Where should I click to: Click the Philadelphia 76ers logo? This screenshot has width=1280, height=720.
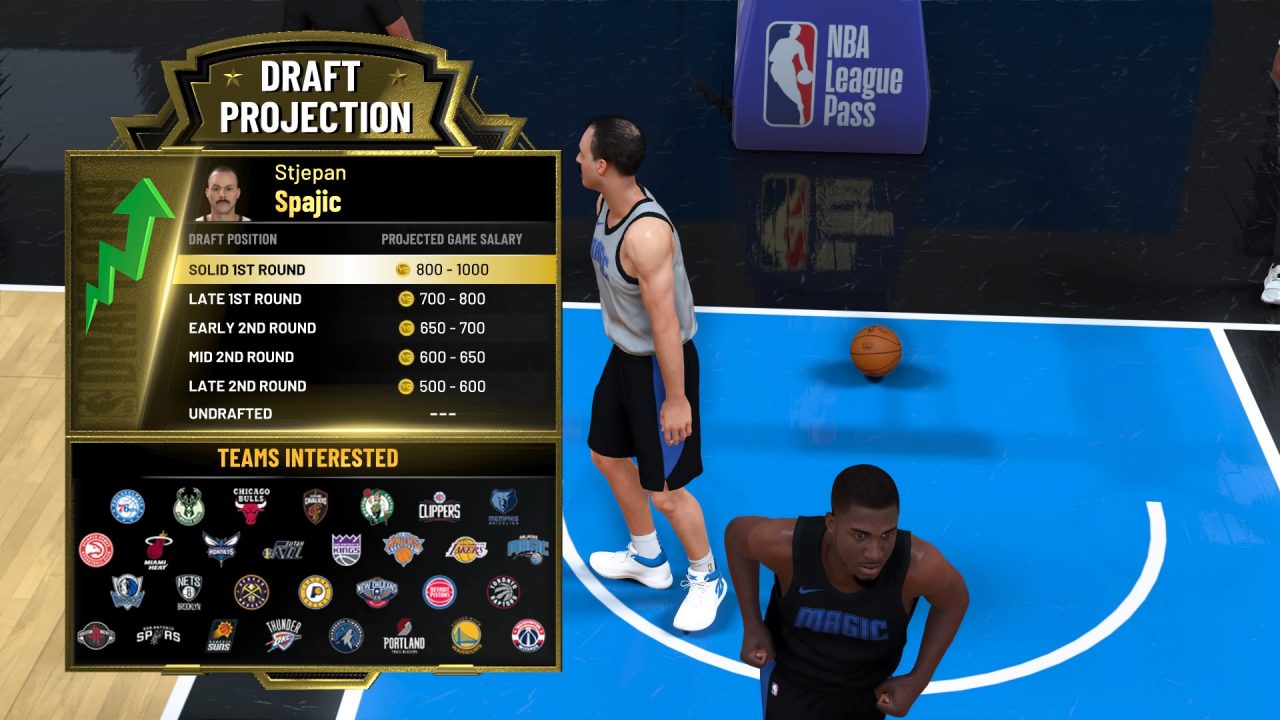(x=127, y=507)
